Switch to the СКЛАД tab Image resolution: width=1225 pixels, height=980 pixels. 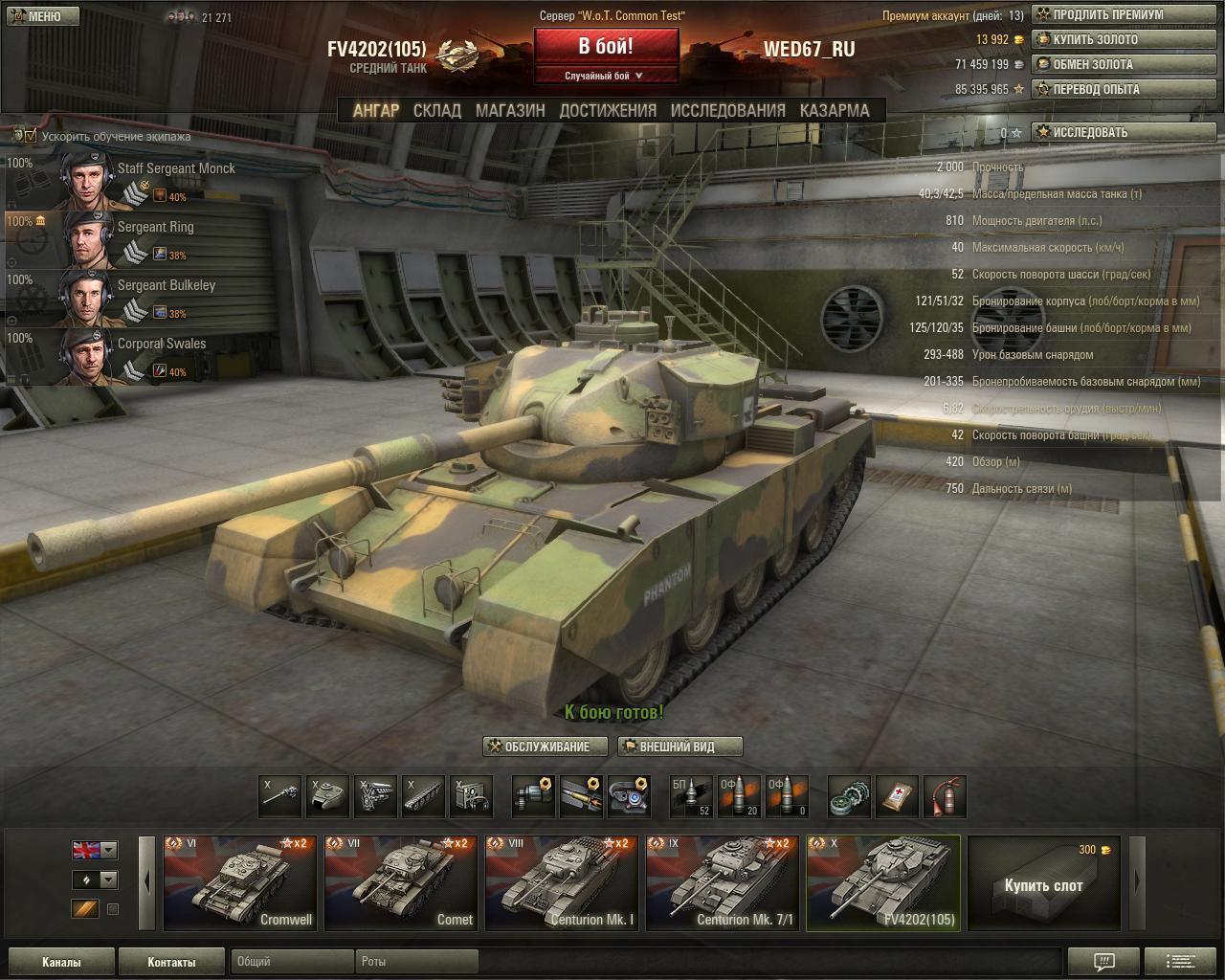click(x=436, y=110)
